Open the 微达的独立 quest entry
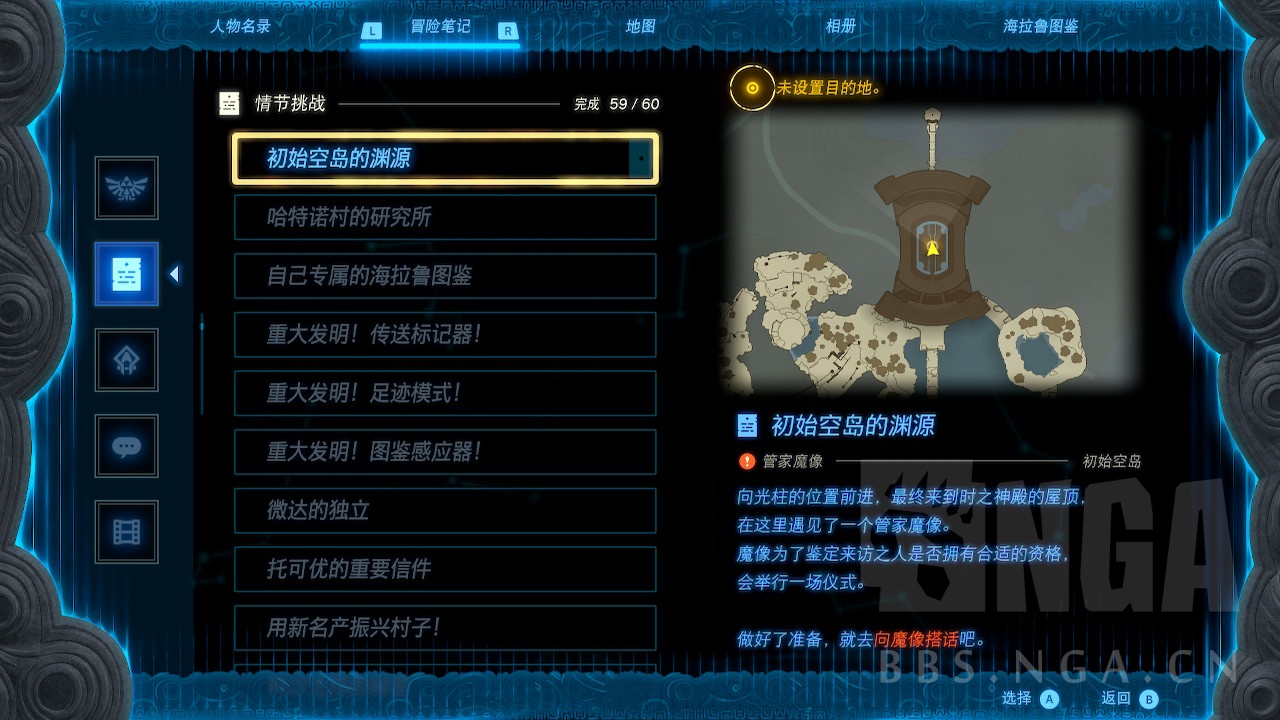1280x720 pixels. (445, 510)
